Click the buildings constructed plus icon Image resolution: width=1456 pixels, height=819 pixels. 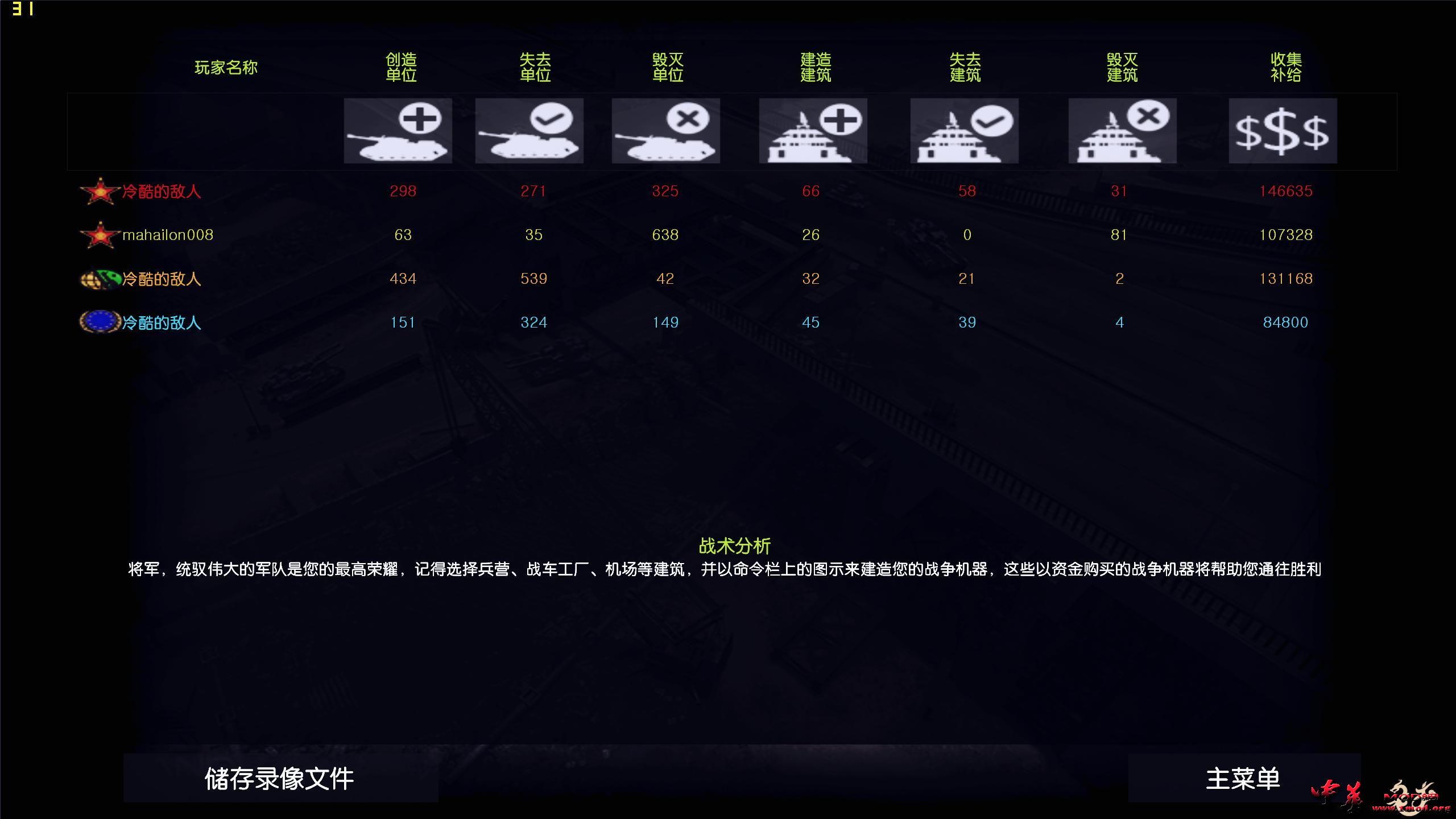812,130
